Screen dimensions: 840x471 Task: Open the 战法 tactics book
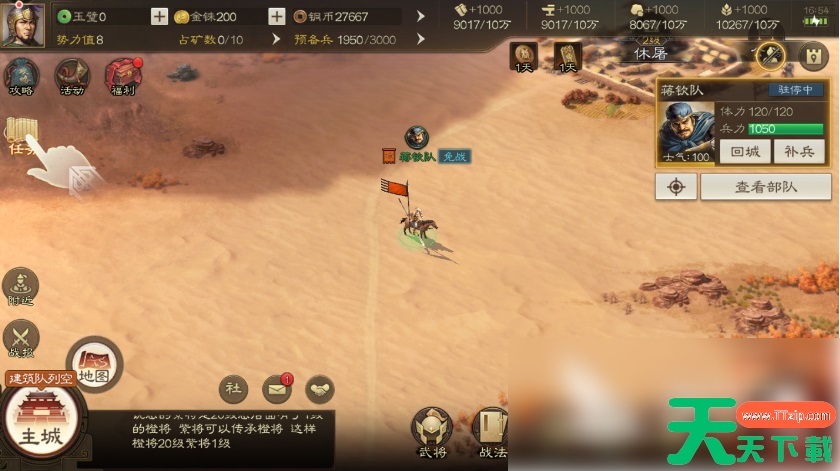coord(489,430)
